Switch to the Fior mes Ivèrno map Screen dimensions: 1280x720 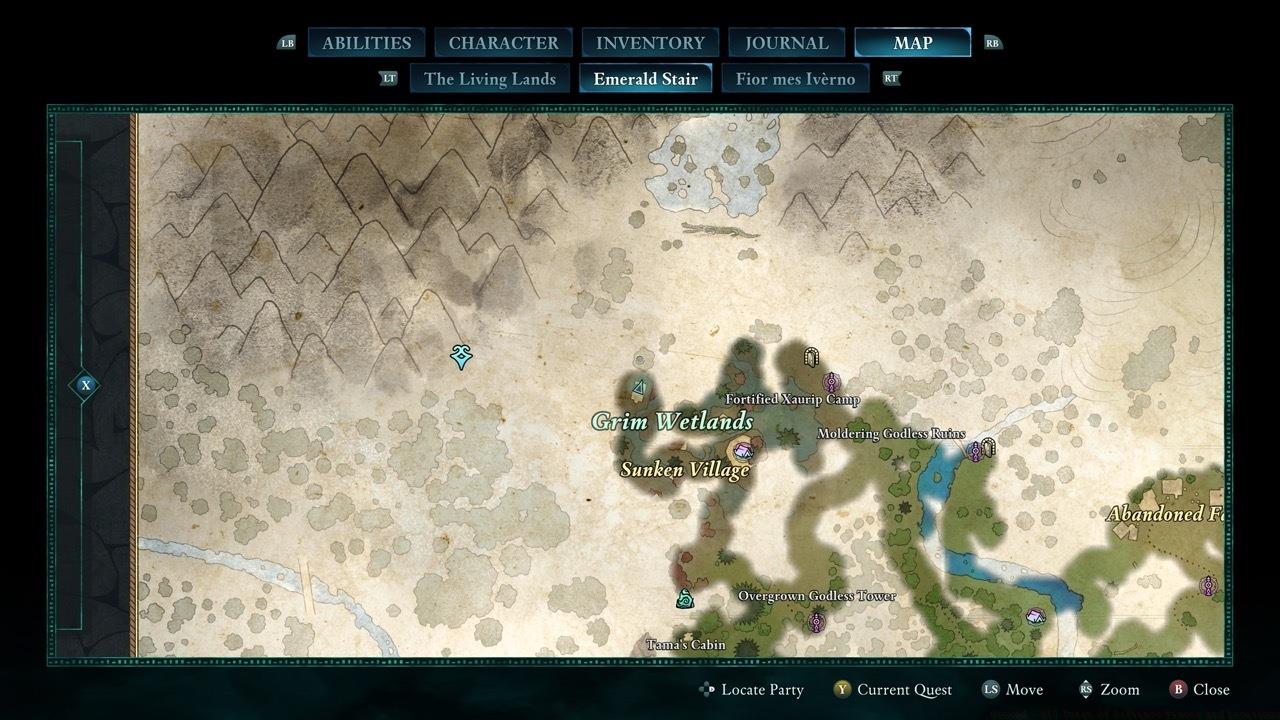pyautogui.click(x=796, y=78)
